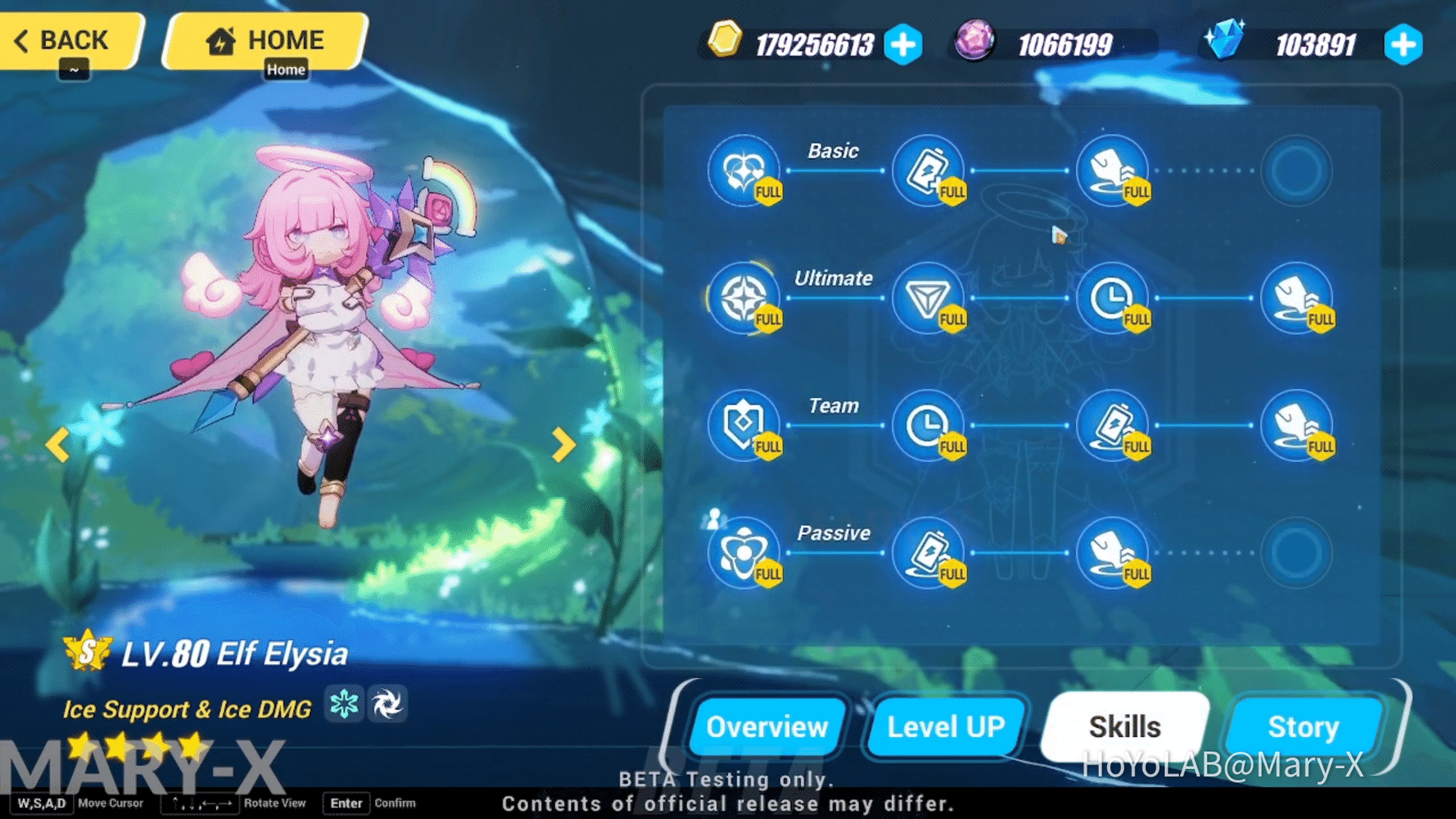
Task: Switch to the Overview tab
Action: [x=767, y=726]
